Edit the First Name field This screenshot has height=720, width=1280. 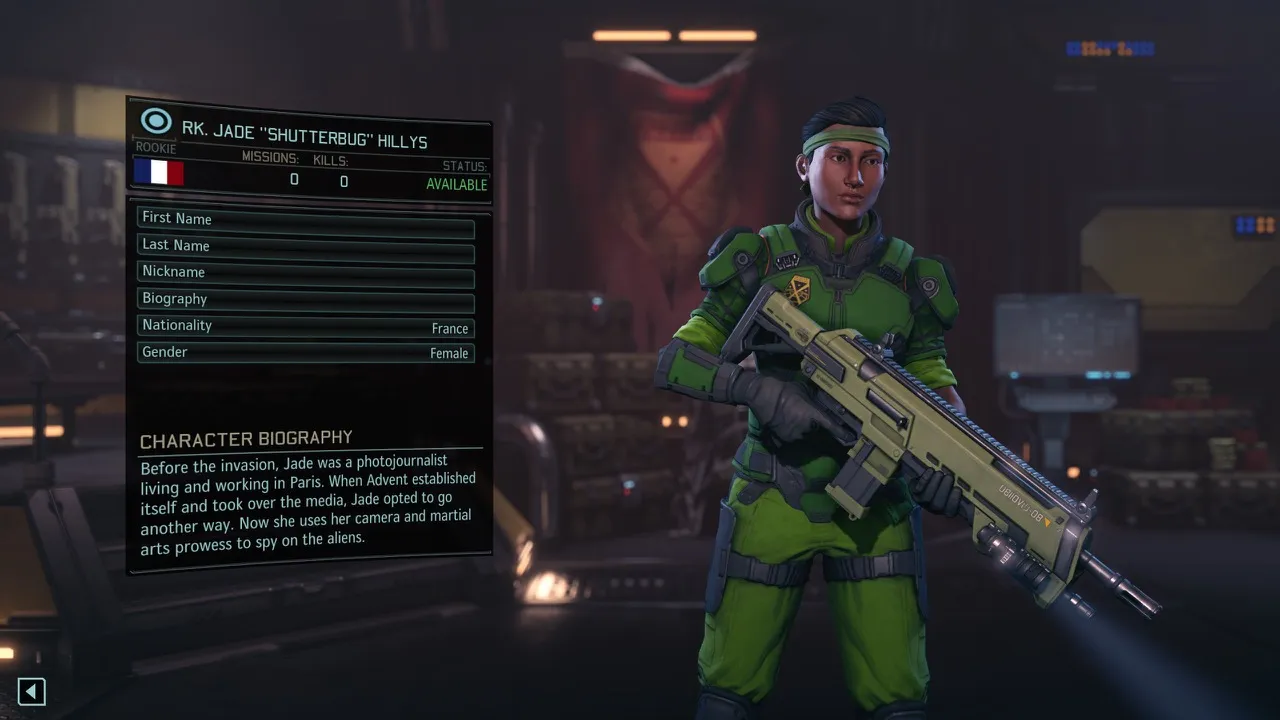coord(305,219)
